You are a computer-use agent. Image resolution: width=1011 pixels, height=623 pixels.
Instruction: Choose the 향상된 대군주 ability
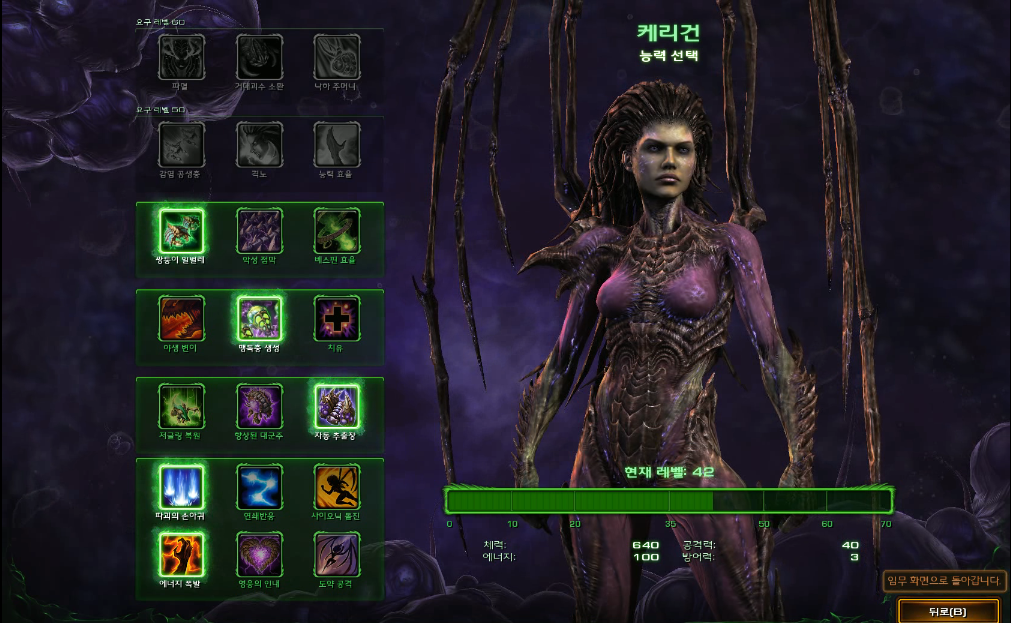[259, 406]
